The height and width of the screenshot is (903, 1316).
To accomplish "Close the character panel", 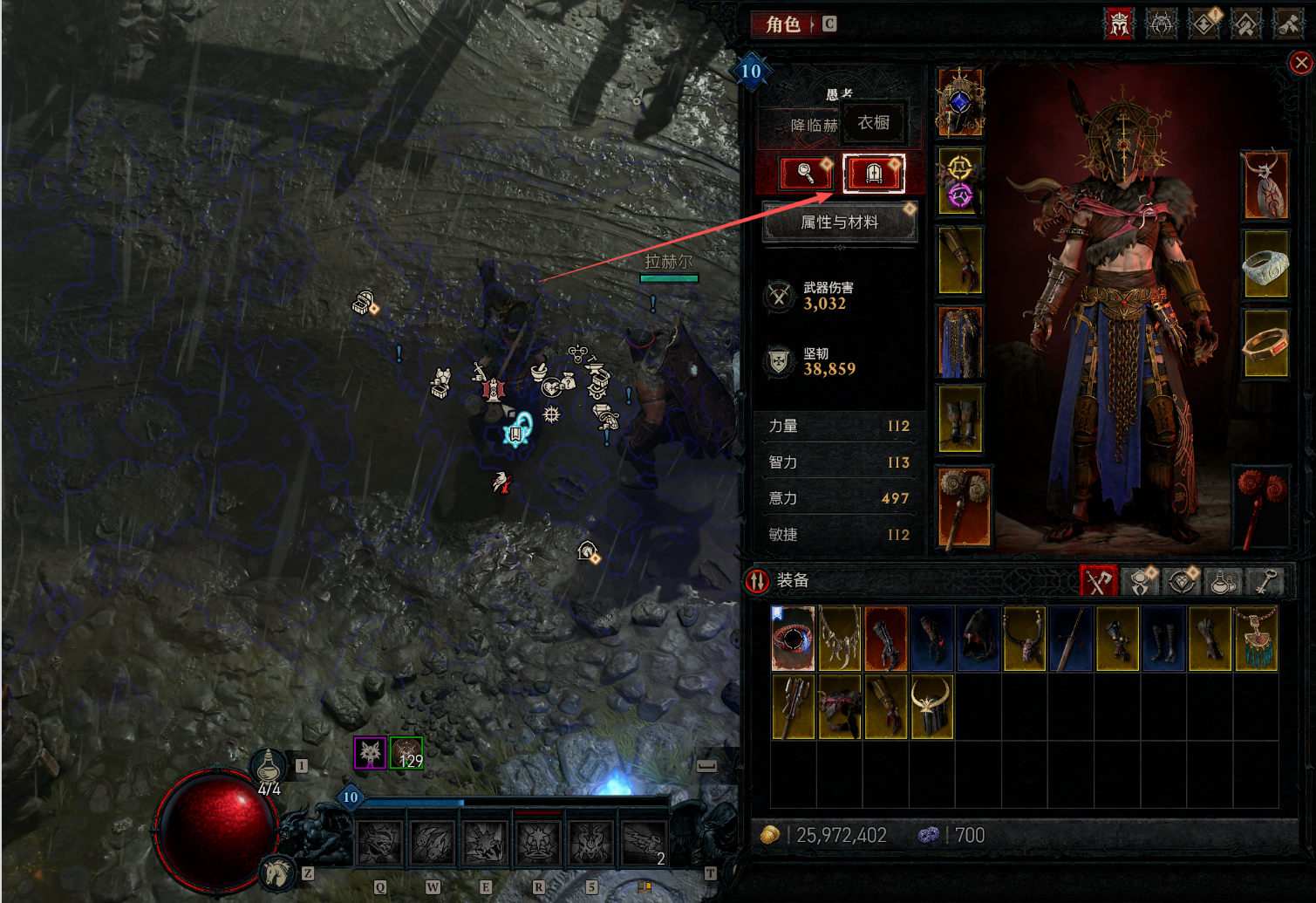I will click(1300, 63).
